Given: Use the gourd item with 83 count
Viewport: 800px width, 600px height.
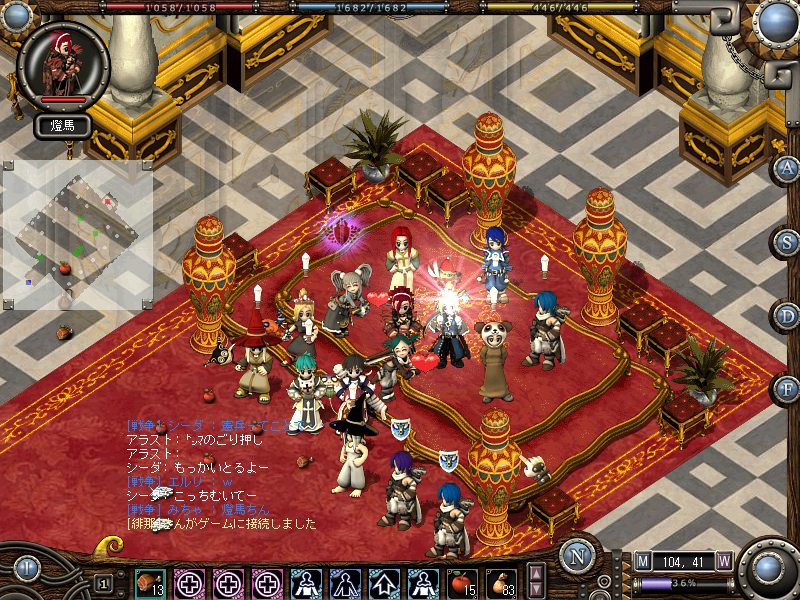Looking at the screenshot, I should coord(500,582).
